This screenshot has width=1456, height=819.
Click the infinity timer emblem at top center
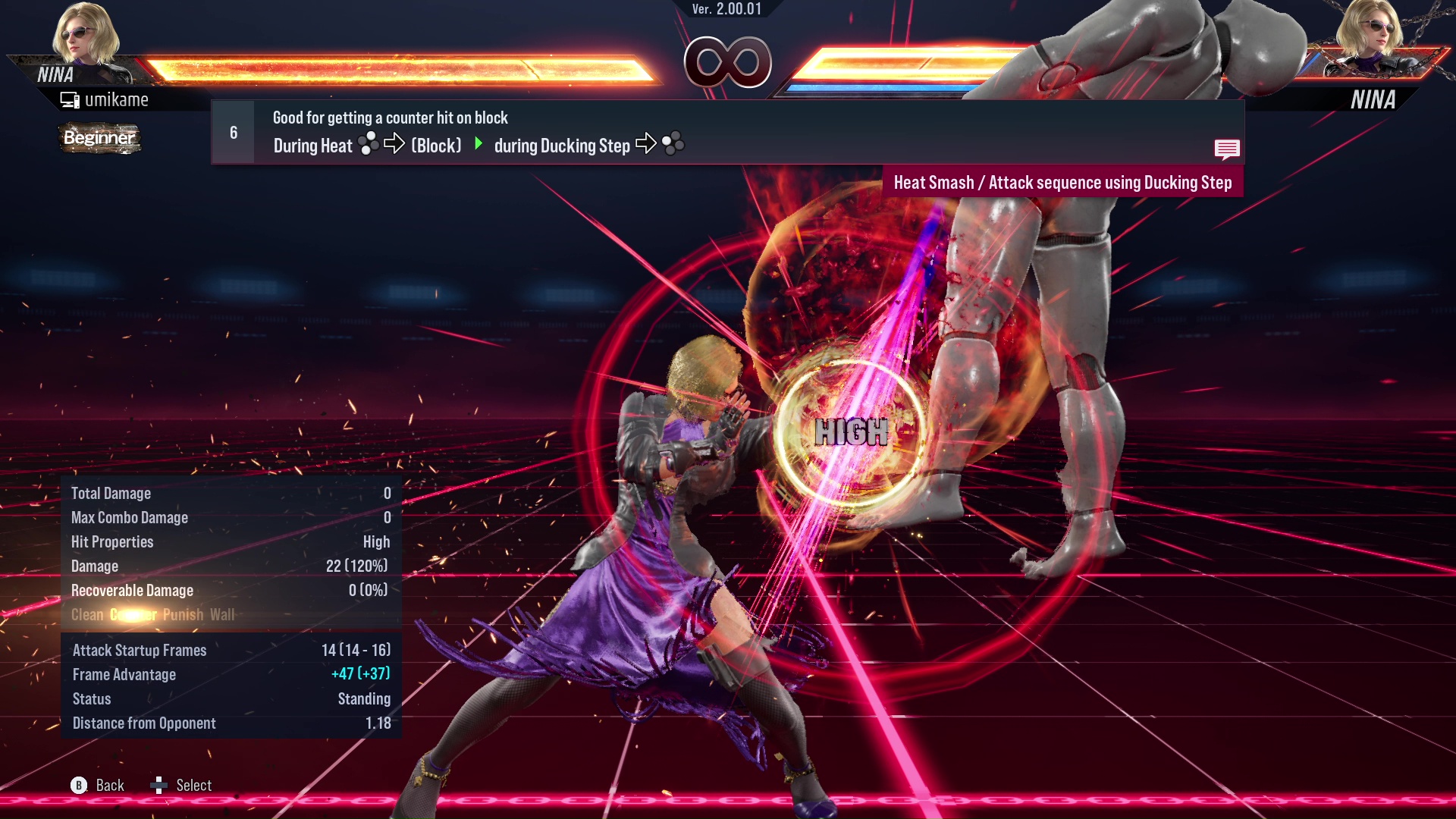pyautogui.click(x=730, y=64)
